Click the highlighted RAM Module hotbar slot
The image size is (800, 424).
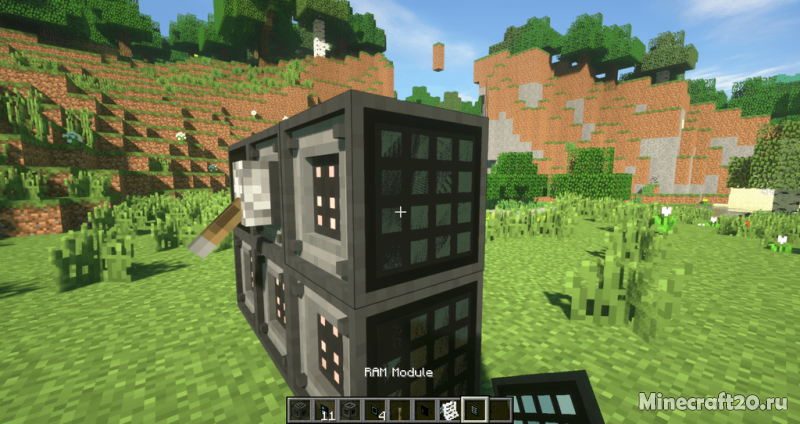[475, 408]
